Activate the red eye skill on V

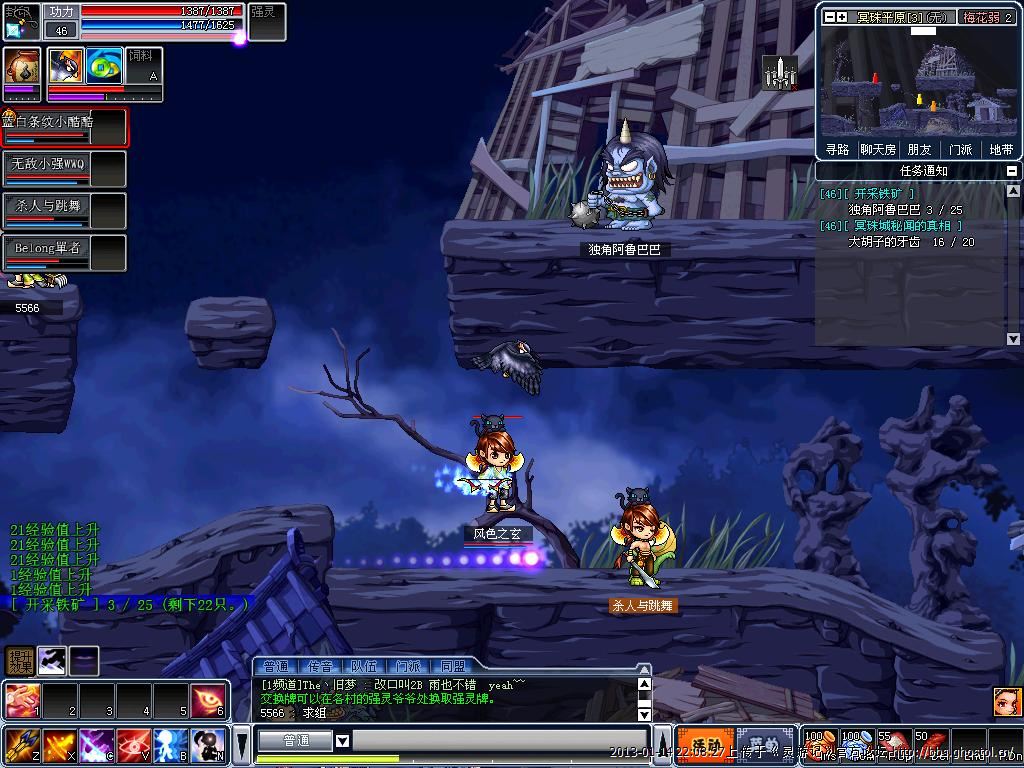coord(134,745)
